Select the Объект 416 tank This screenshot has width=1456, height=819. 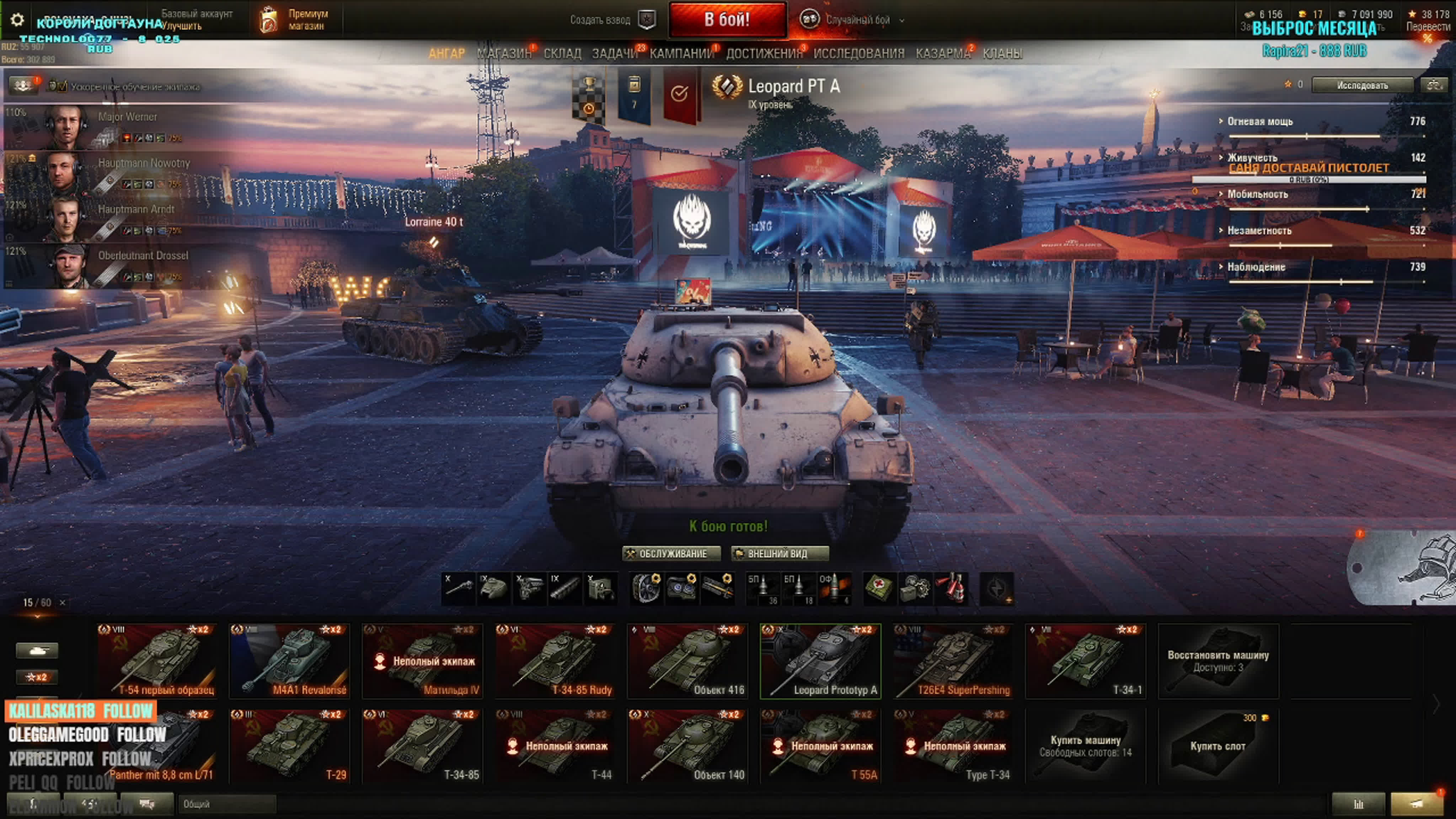[x=687, y=661]
